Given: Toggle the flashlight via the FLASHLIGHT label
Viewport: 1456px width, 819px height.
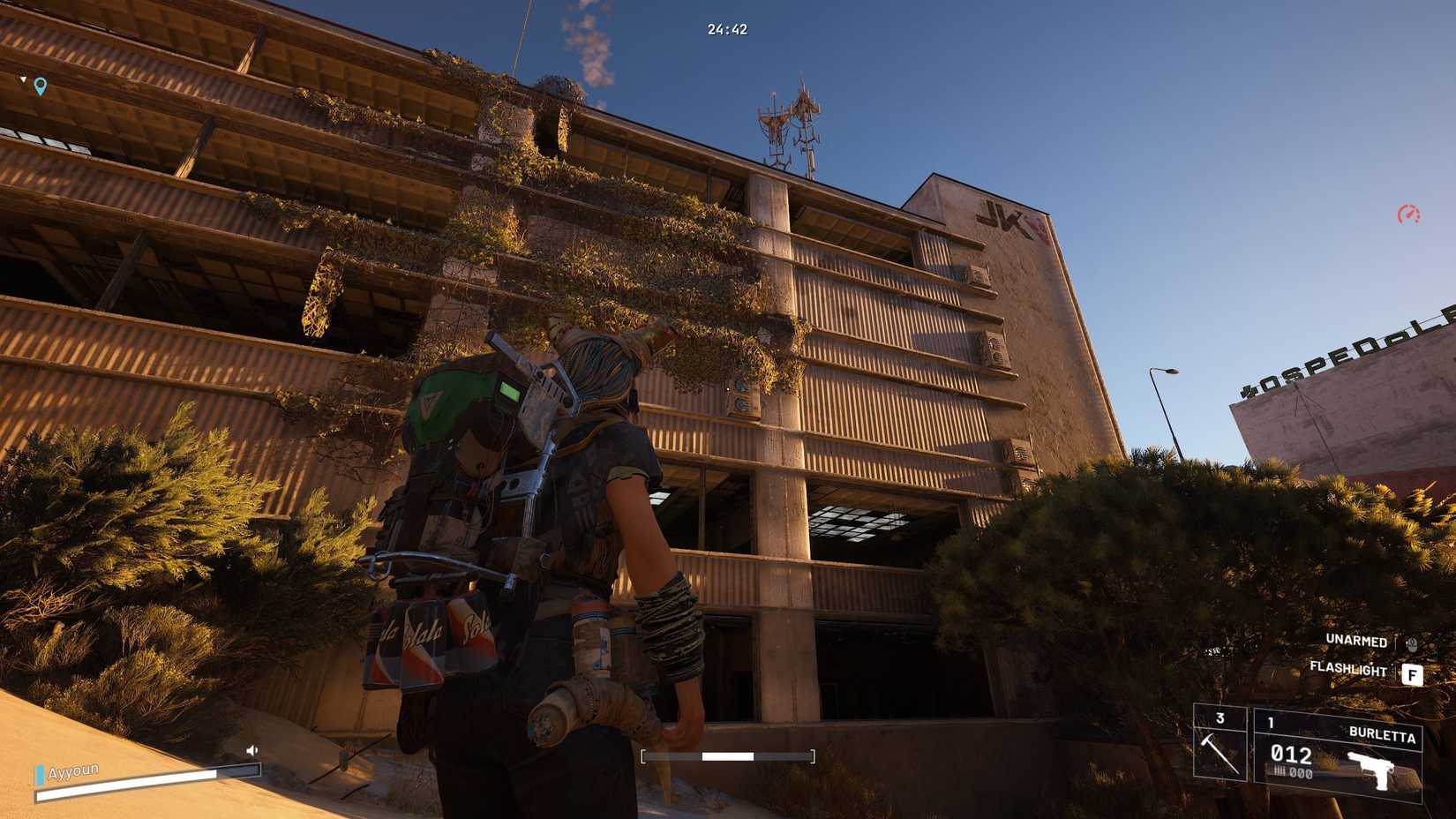Looking at the screenshot, I should pyautogui.click(x=1348, y=672).
